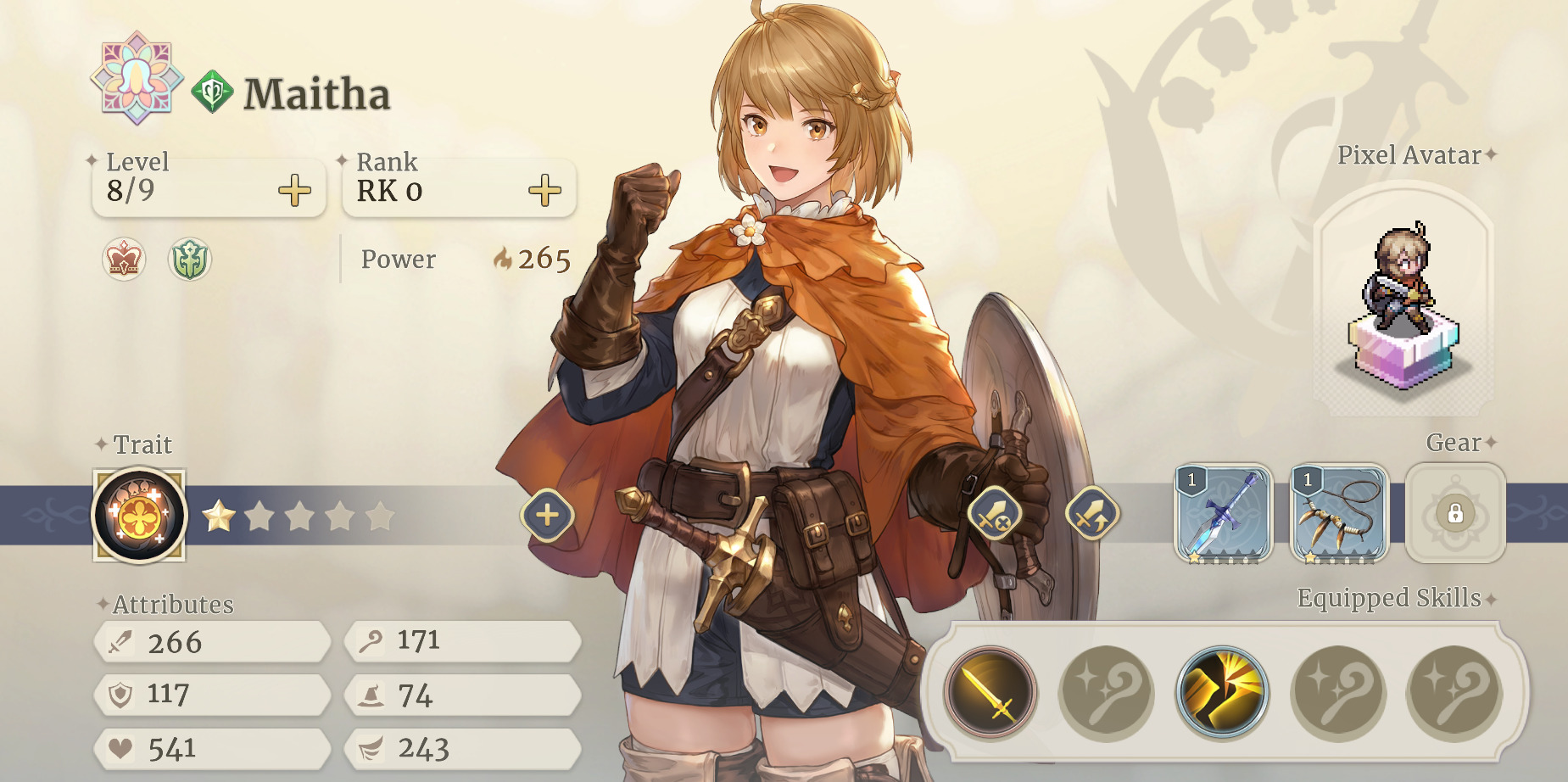View Maitha's pixel avatar
This screenshot has height=782, width=1568.
pyautogui.click(x=1404, y=305)
